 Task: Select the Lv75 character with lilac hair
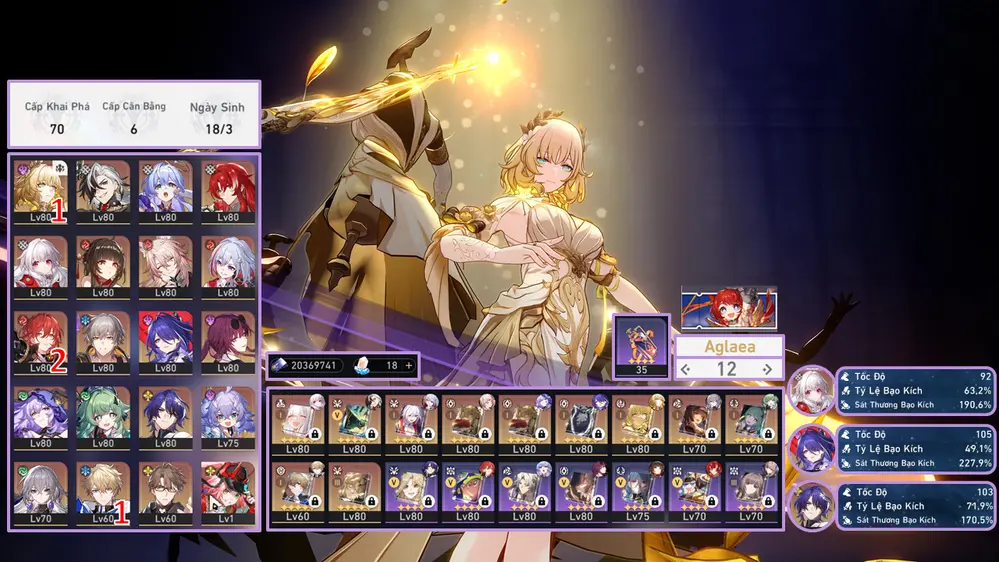228,414
